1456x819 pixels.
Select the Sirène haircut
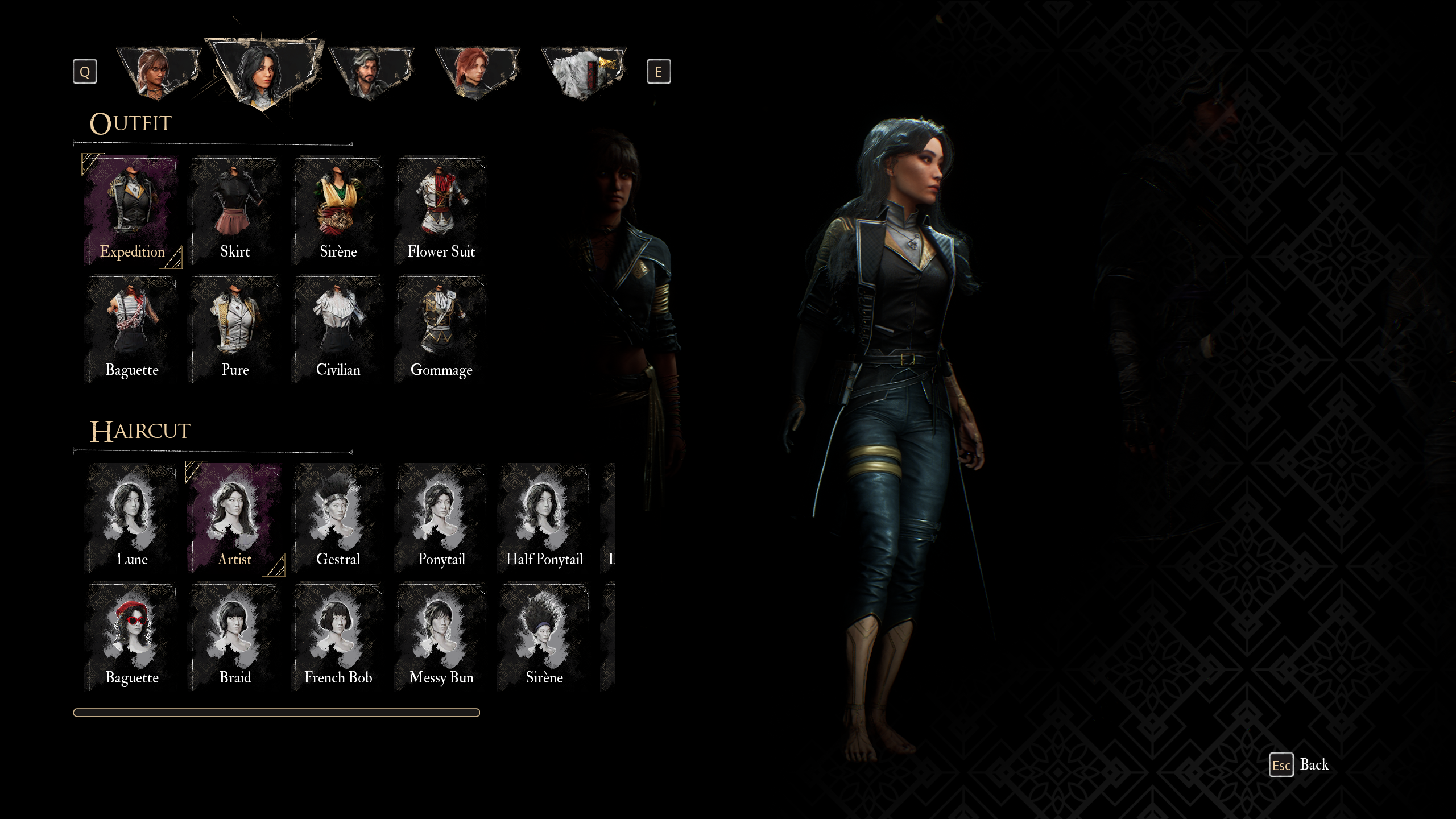coord(544,636)
